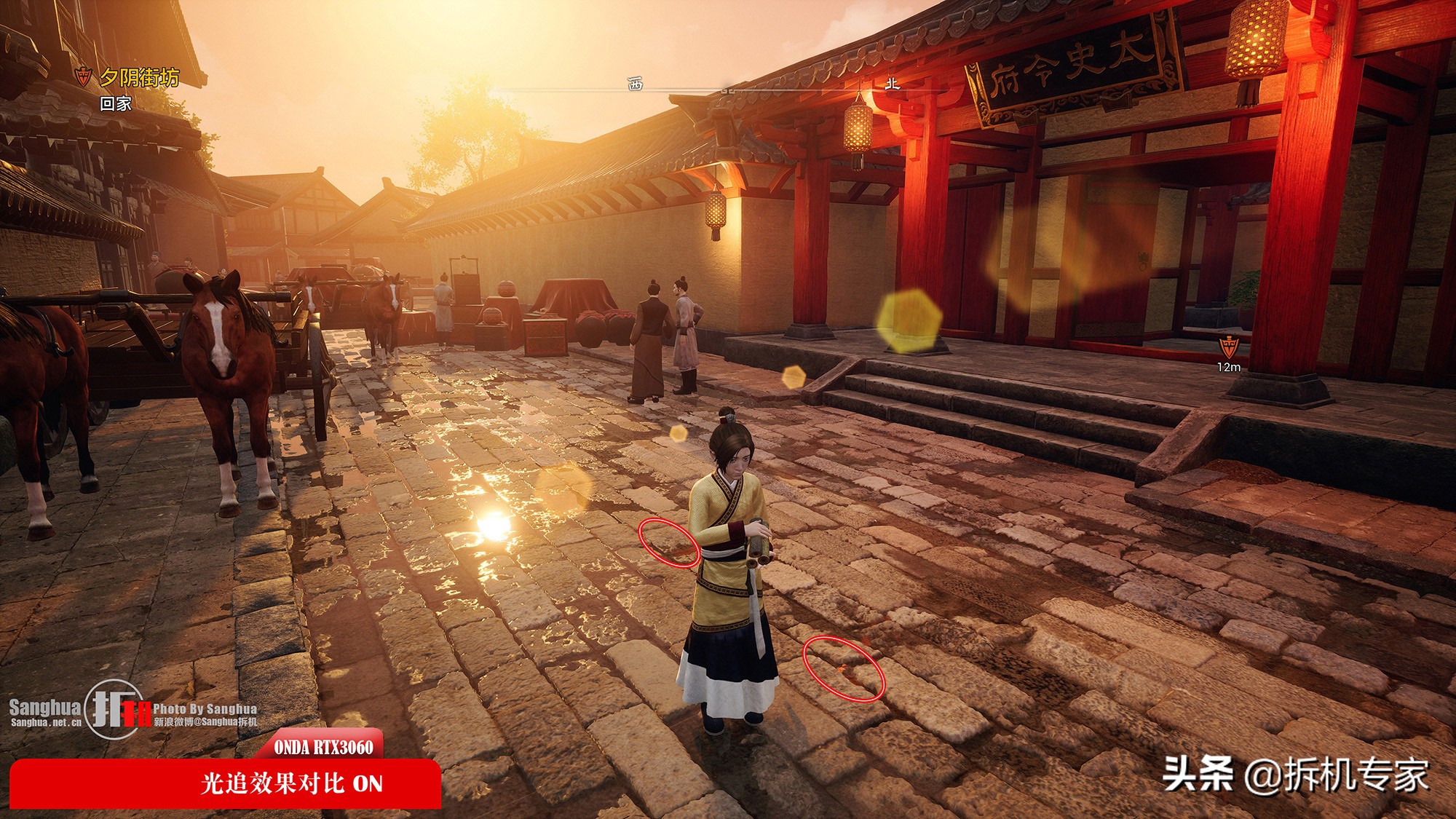Click the 北 marker on the compass bar
1456x819 pixels.
point(893,84)
